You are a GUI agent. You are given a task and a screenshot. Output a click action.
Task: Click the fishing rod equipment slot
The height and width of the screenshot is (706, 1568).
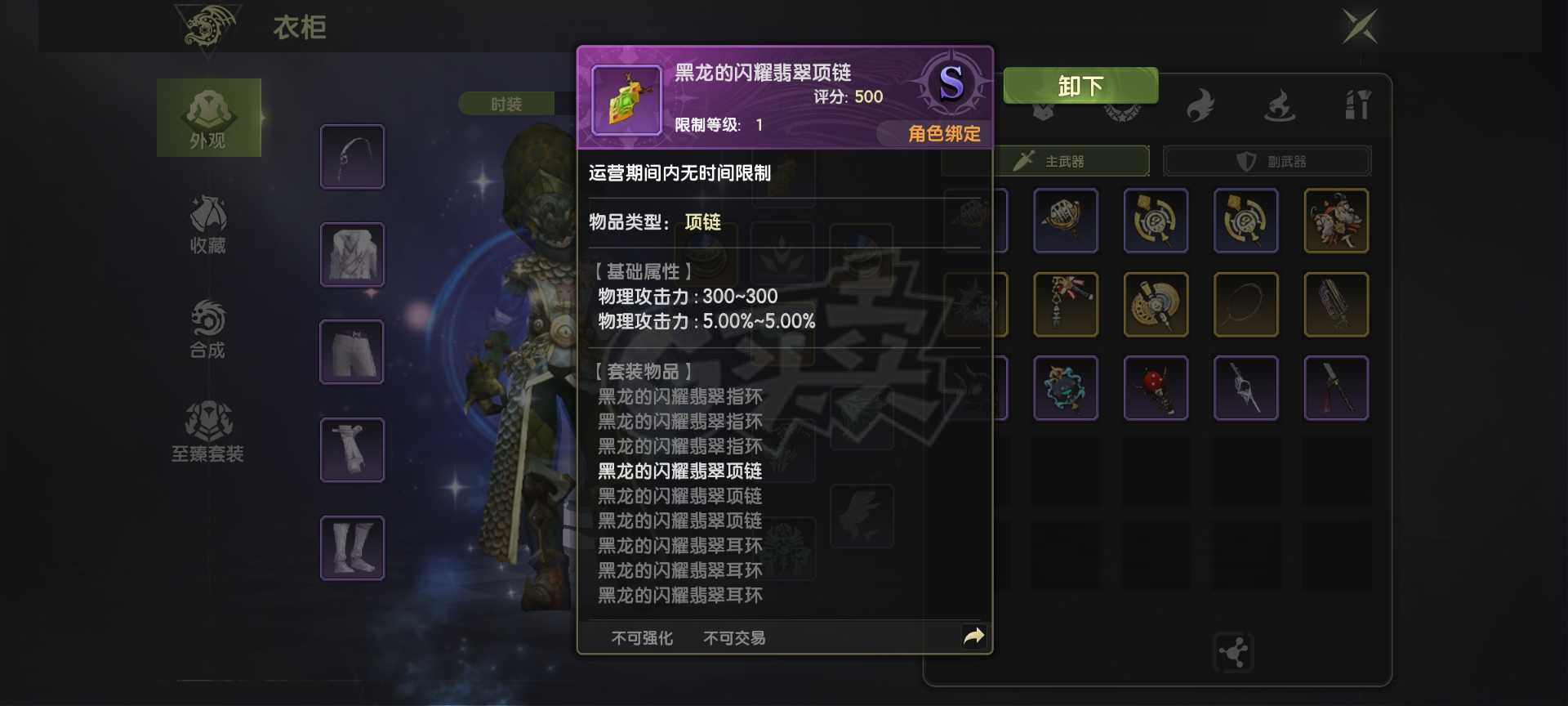click(353, 155)
